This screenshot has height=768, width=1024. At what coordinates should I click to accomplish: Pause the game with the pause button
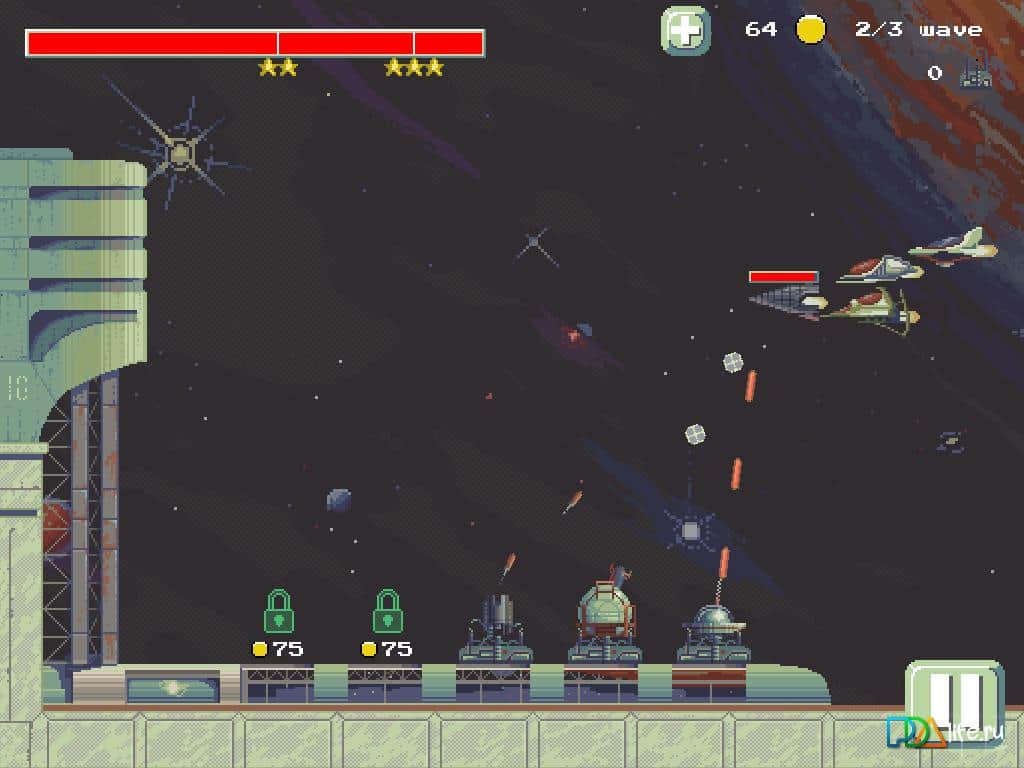coord(953,701)
